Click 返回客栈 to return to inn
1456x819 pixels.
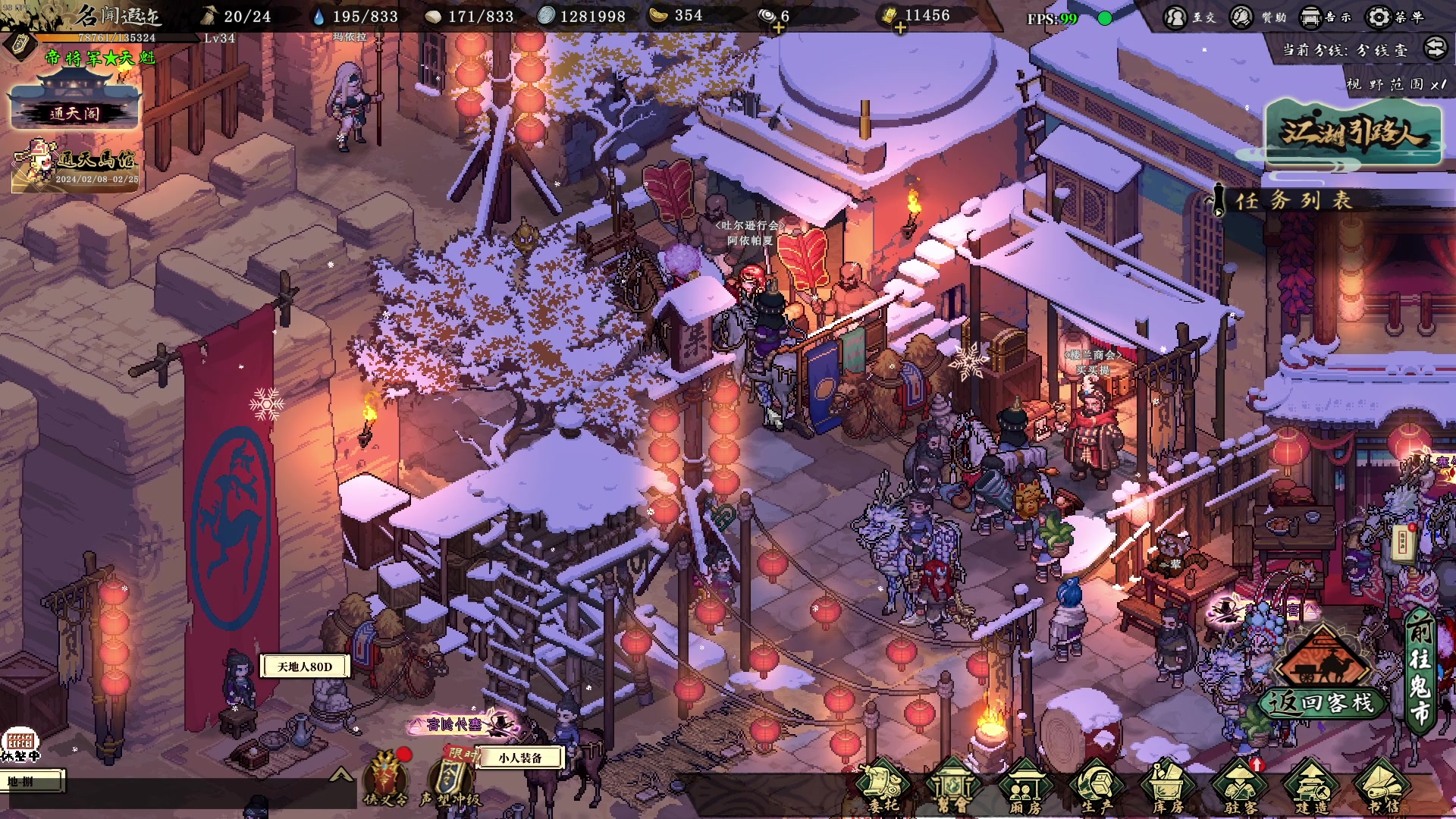pos(1323,701)
